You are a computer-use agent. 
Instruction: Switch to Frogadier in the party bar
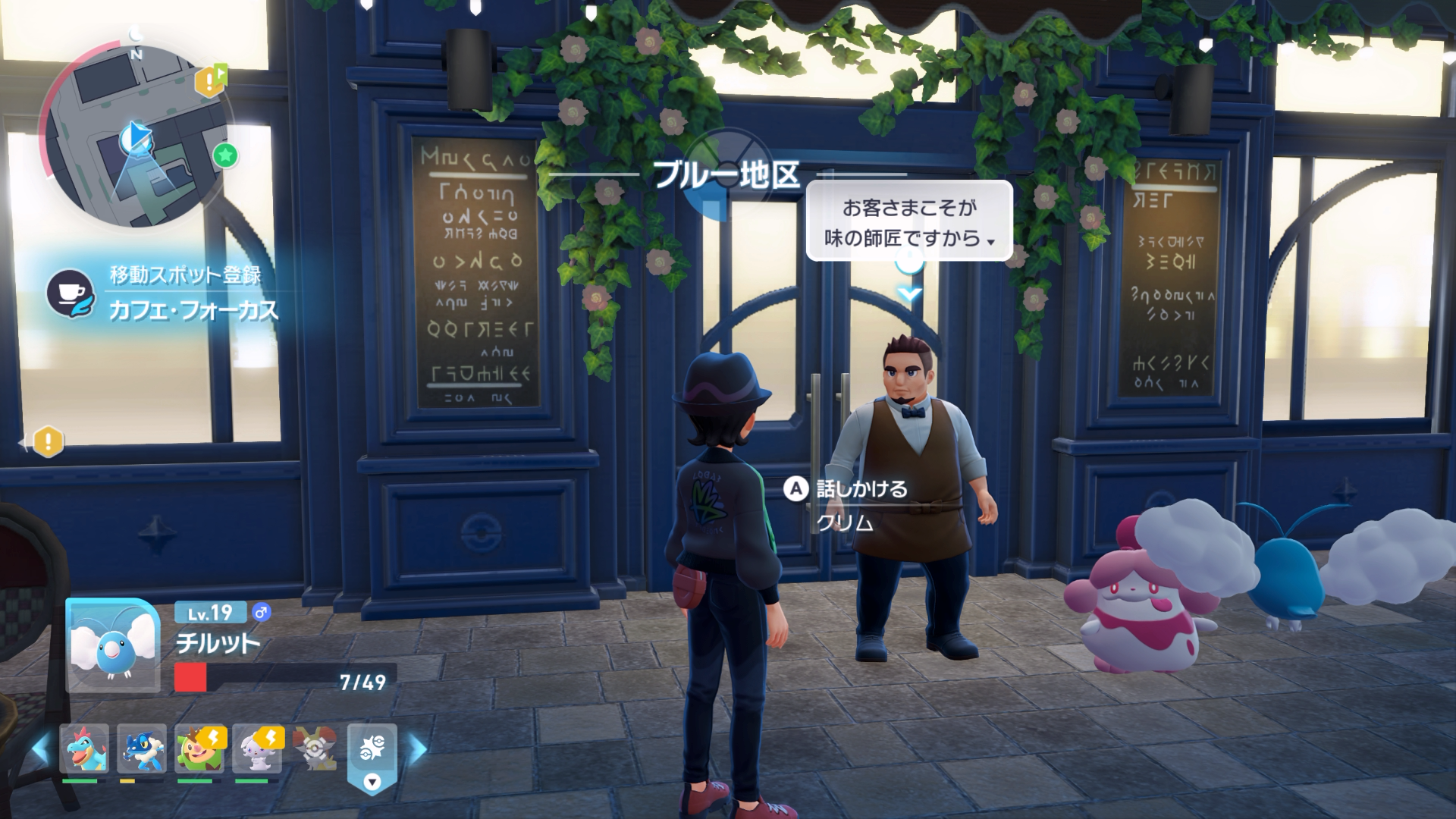(142, 748)
